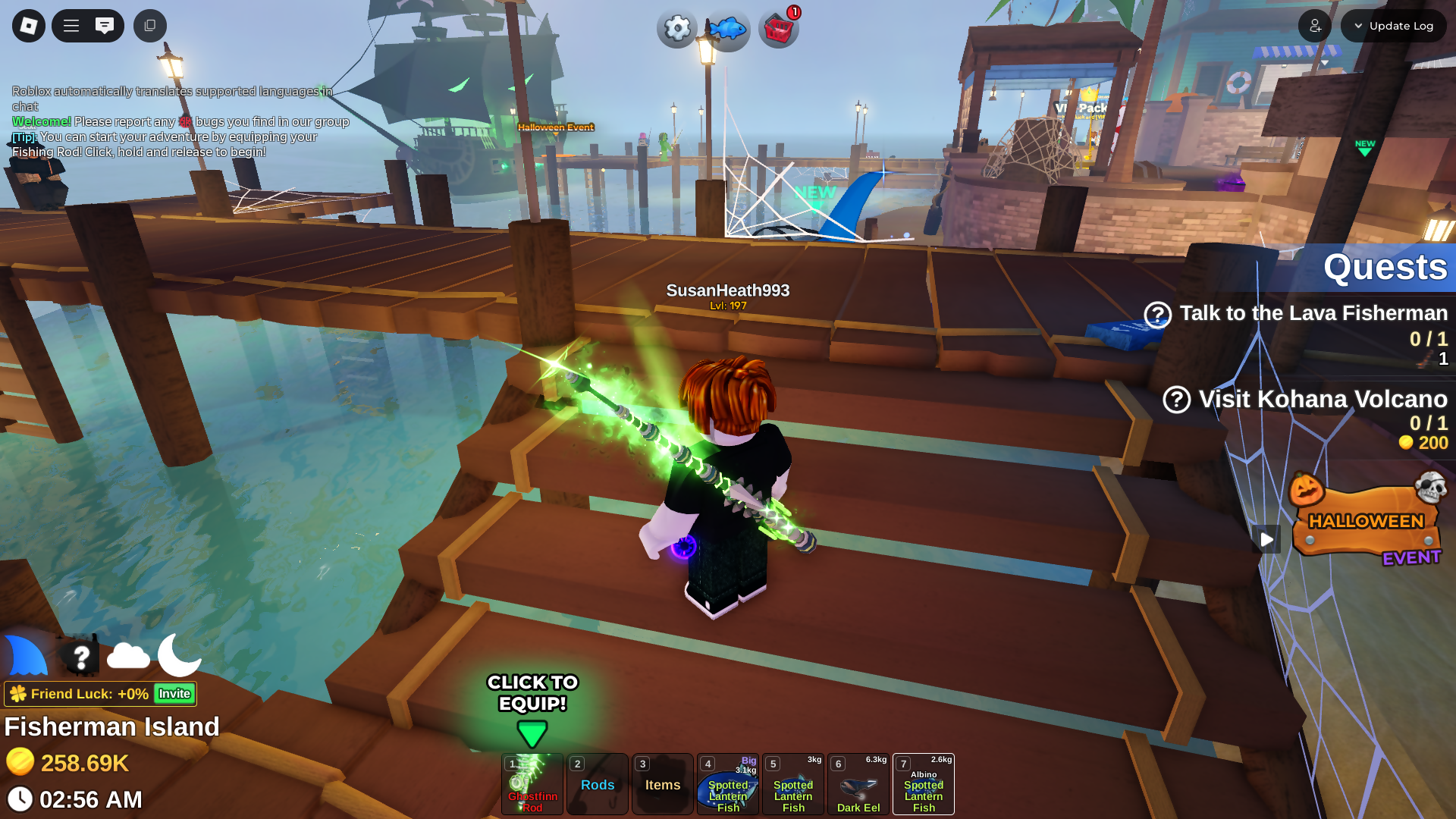Open the add friend player icon
The image size is (1456, 819).
1315,26
